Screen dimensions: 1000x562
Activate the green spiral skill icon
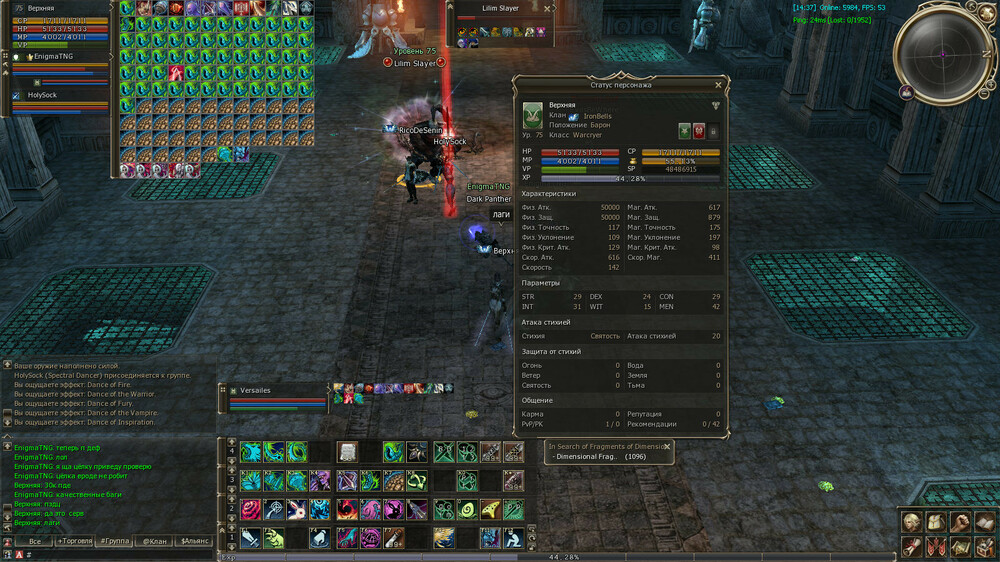[467, 510]
